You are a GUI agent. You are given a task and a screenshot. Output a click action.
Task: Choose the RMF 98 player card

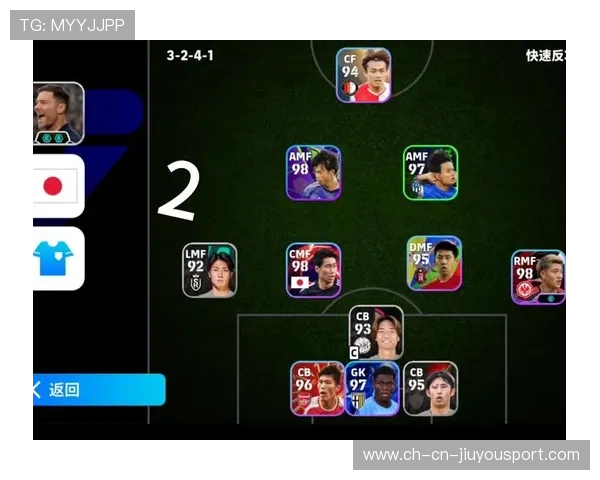538,277
